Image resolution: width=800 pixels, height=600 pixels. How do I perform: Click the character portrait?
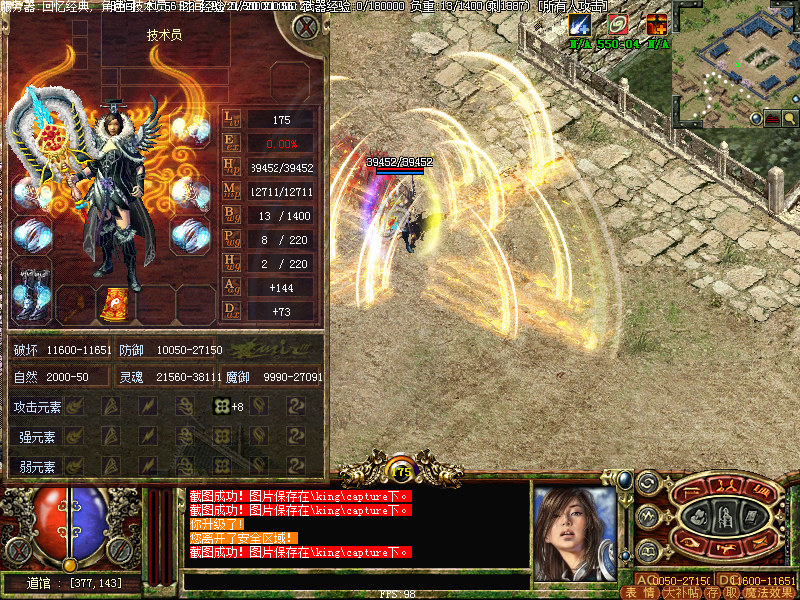click(573, 531)
